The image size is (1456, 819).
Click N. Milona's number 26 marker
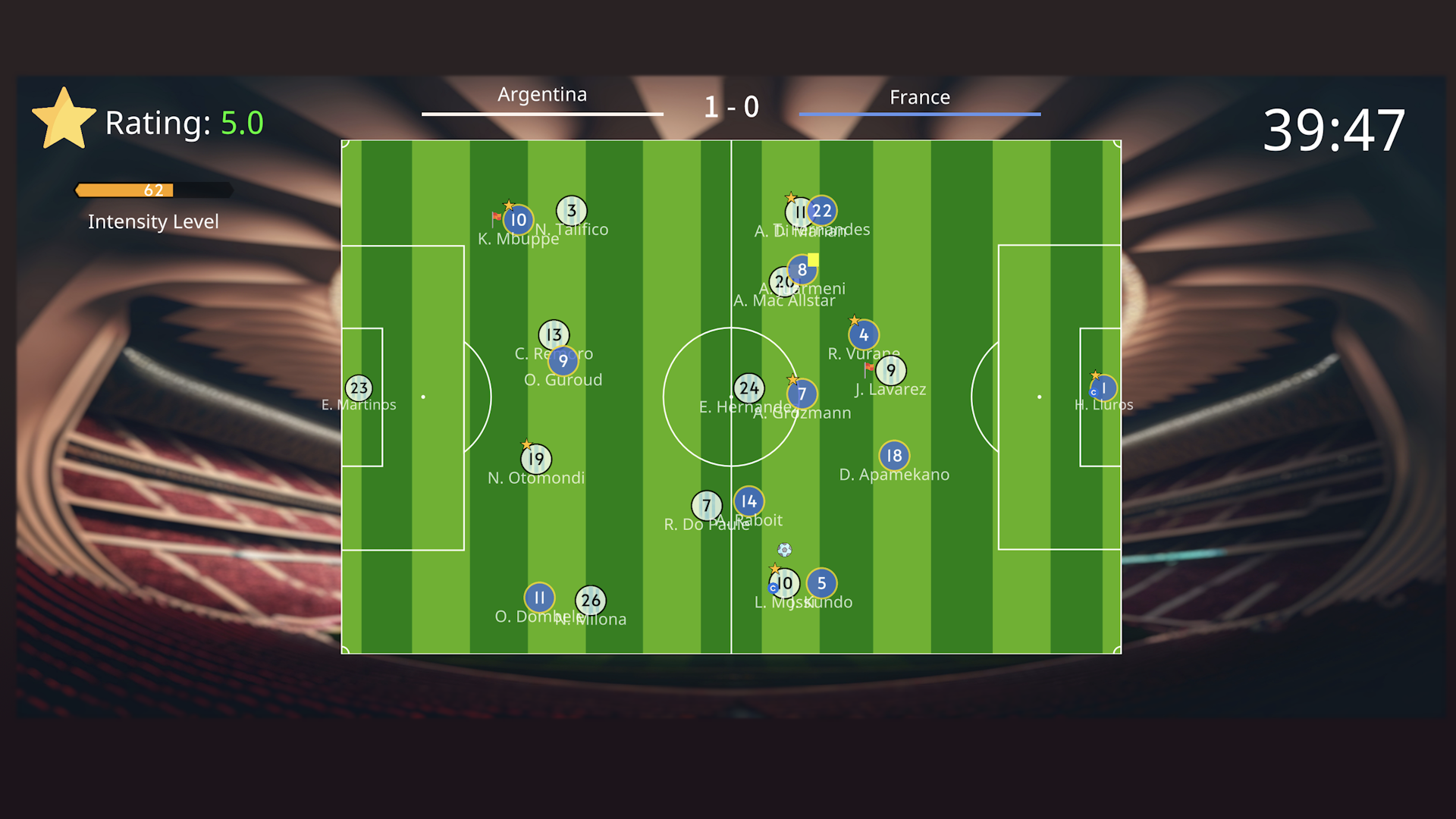(591, 601)
